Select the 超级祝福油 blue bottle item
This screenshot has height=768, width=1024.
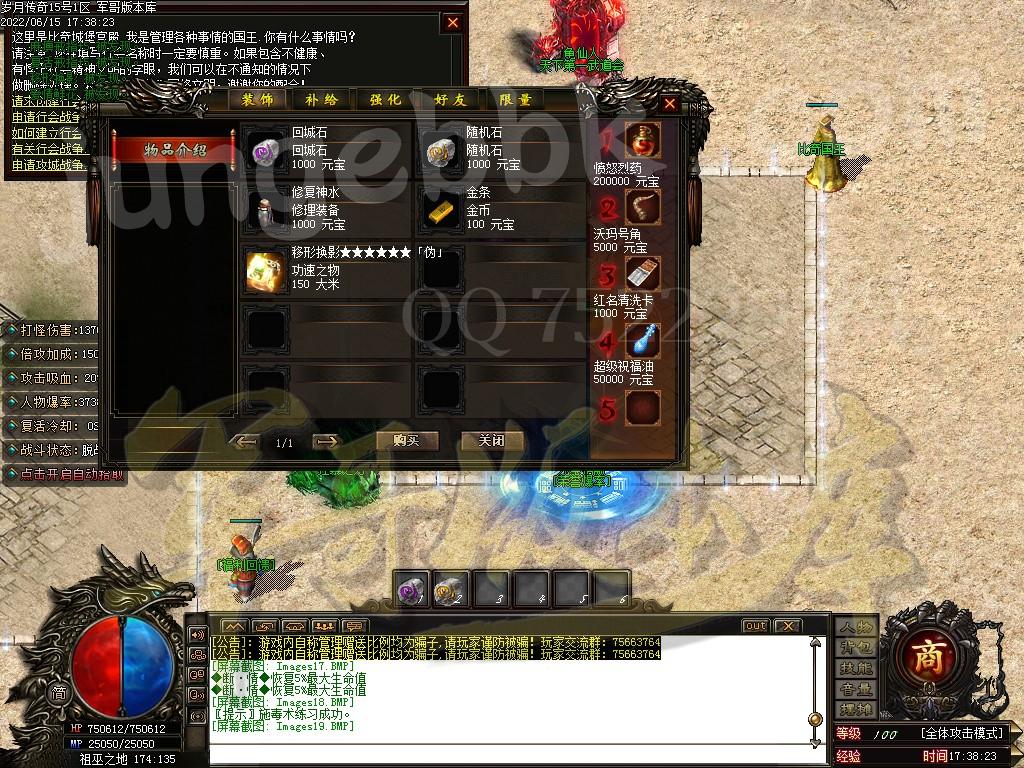click(x=643, y=341)
